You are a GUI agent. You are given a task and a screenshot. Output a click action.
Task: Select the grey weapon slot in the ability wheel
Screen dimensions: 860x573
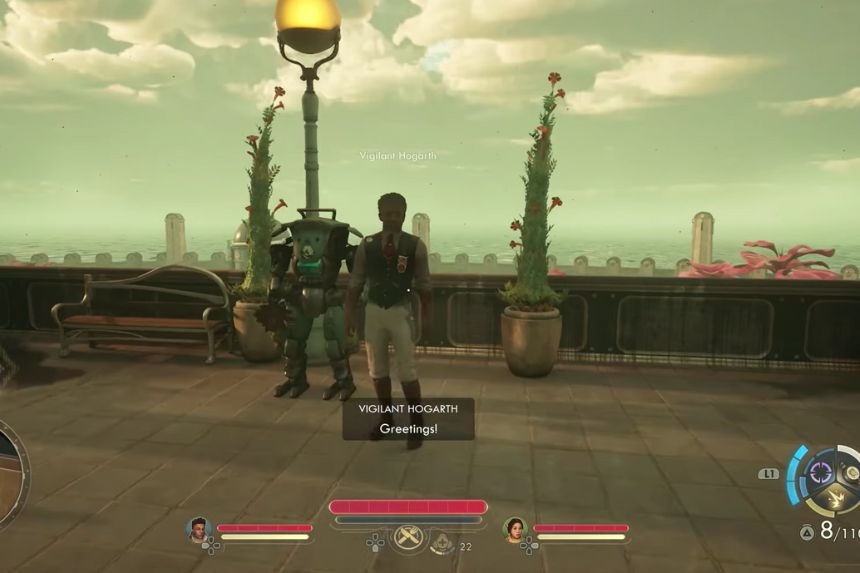click(x=852, y=470)
